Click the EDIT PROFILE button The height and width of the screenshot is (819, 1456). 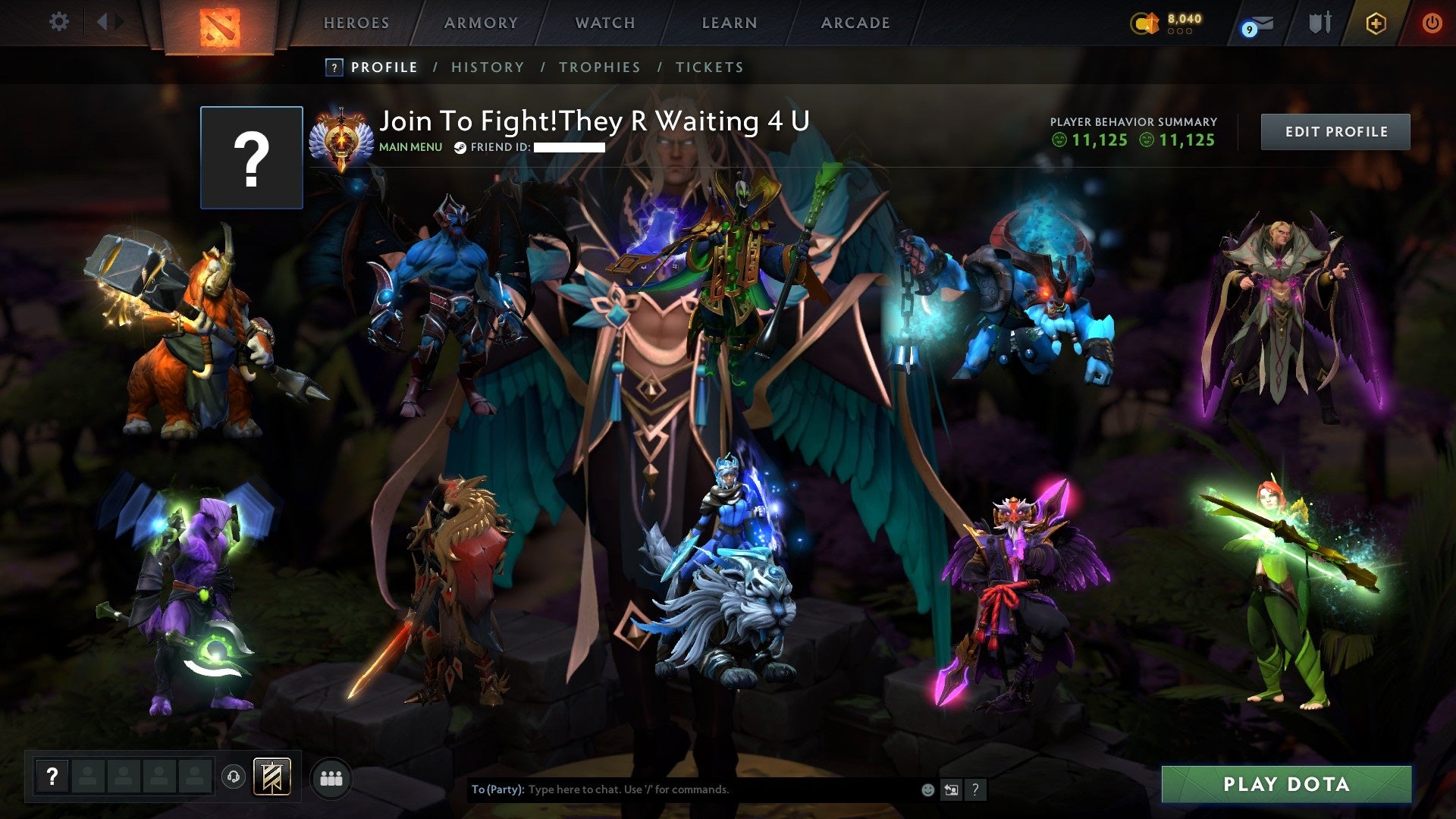tap(1335, 130)
